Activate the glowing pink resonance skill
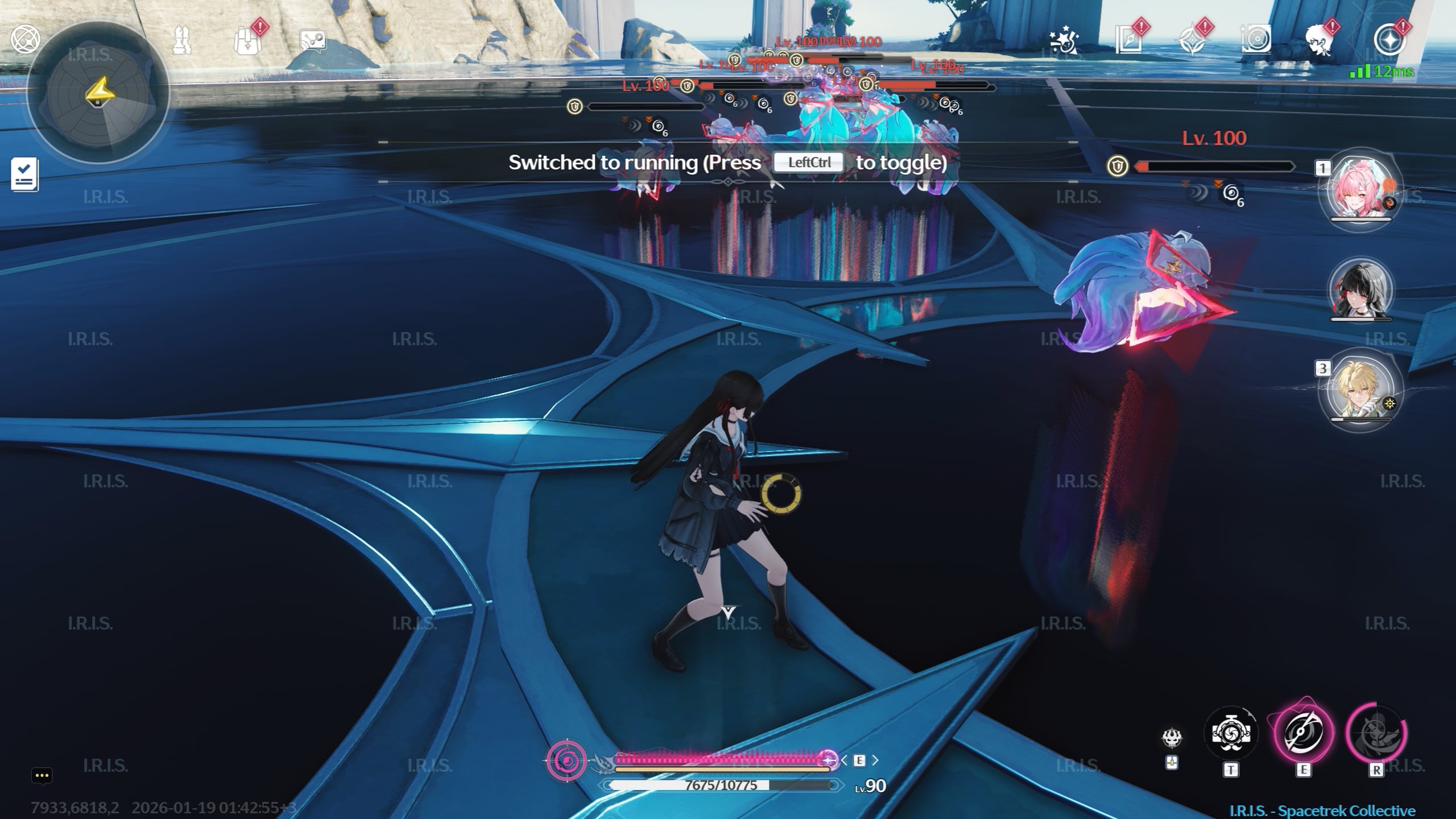This screenshot has height=819, width=1456. pyautogui.click(x=1303, y=733)
